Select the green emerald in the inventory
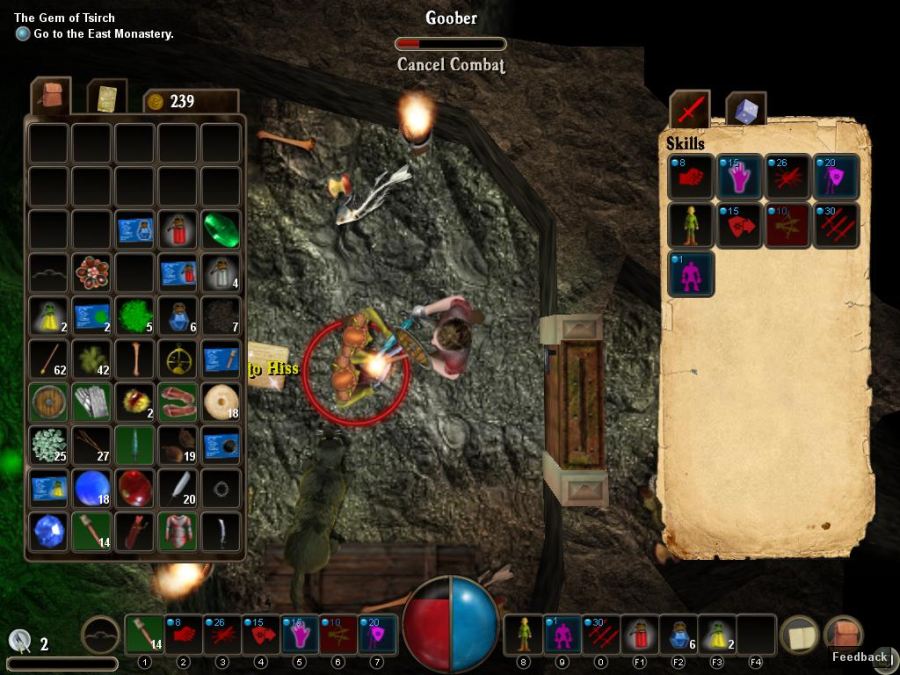 click(x=220, y=228)
